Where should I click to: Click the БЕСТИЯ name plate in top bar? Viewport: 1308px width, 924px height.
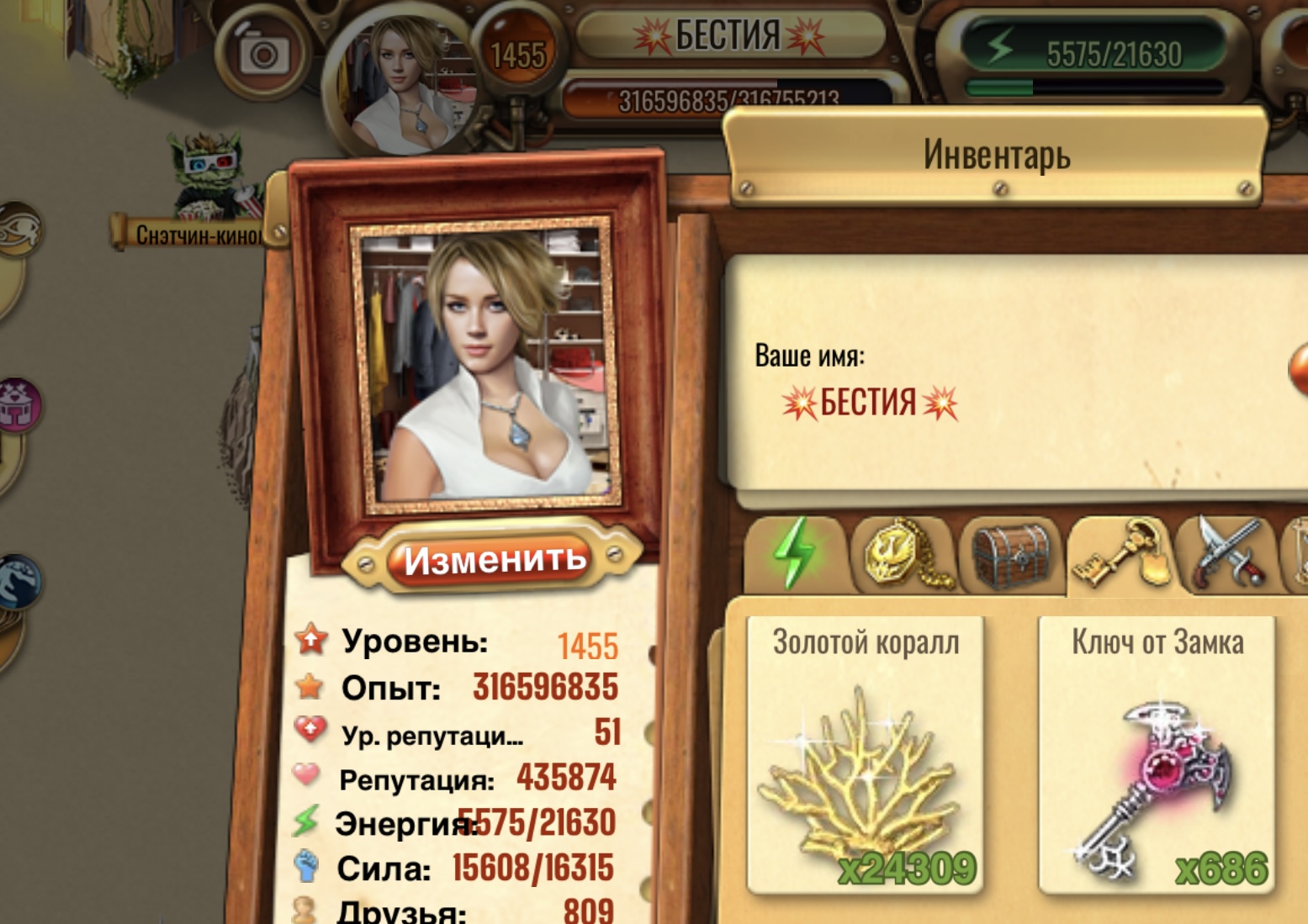pos(728,35)
